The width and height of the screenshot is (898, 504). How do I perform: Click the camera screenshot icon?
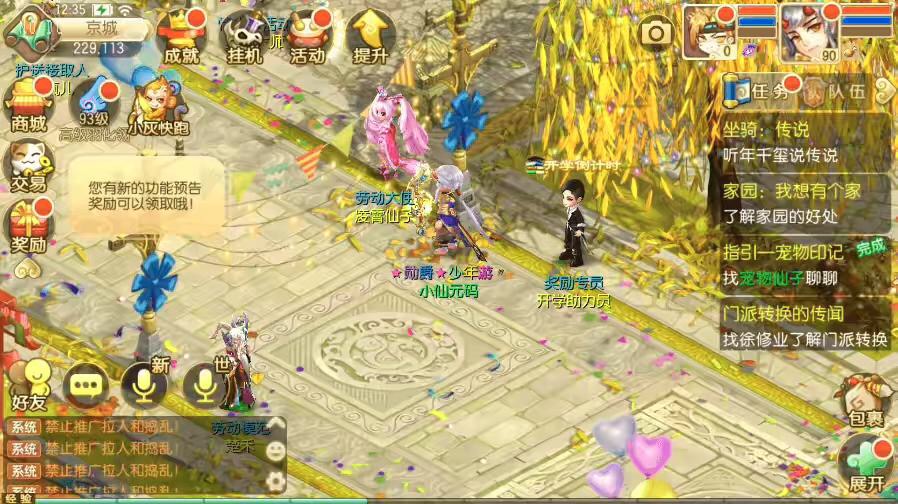656,34
